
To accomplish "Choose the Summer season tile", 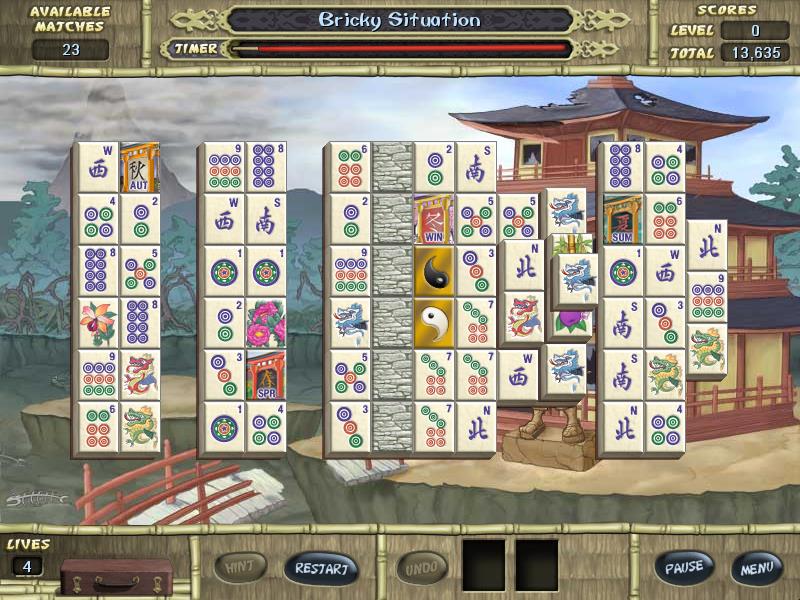I will (620, 218).
